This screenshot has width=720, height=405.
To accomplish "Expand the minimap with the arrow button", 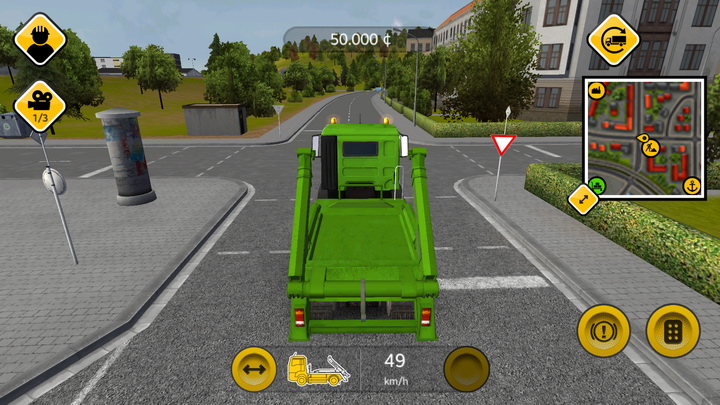I will pos(582,199).
